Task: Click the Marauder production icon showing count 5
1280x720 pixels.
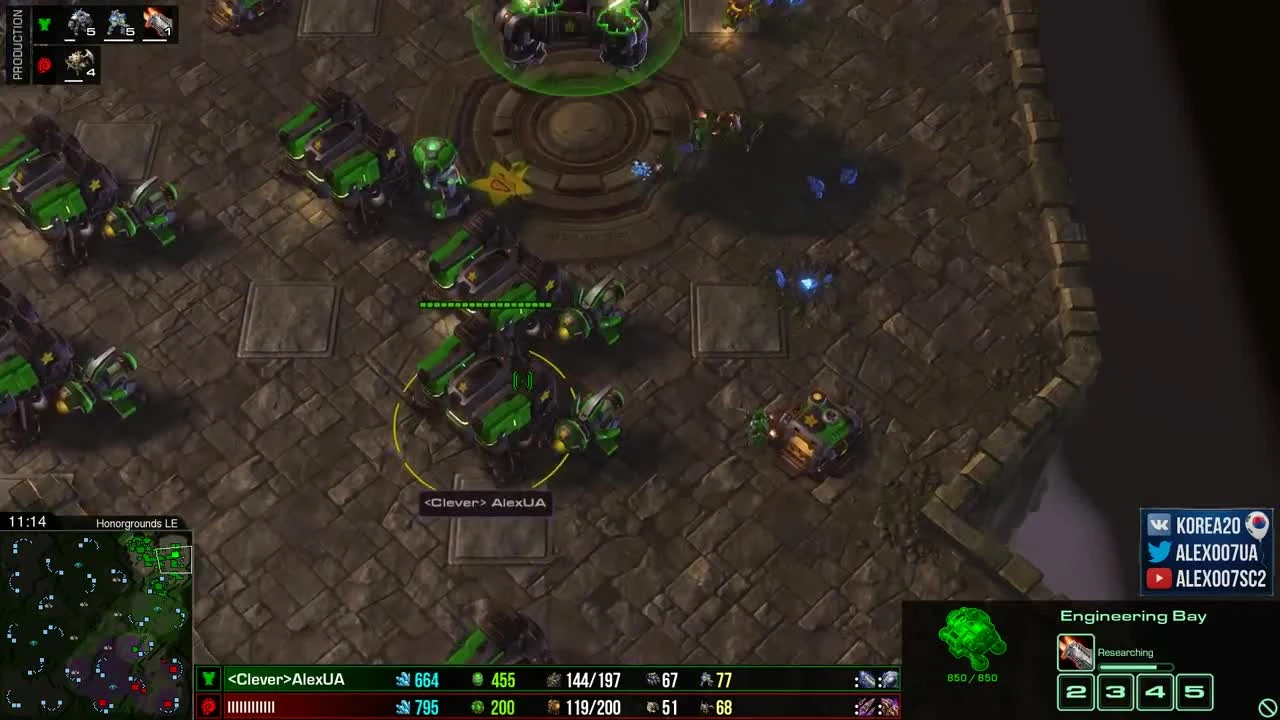Action: pos(118,22)
